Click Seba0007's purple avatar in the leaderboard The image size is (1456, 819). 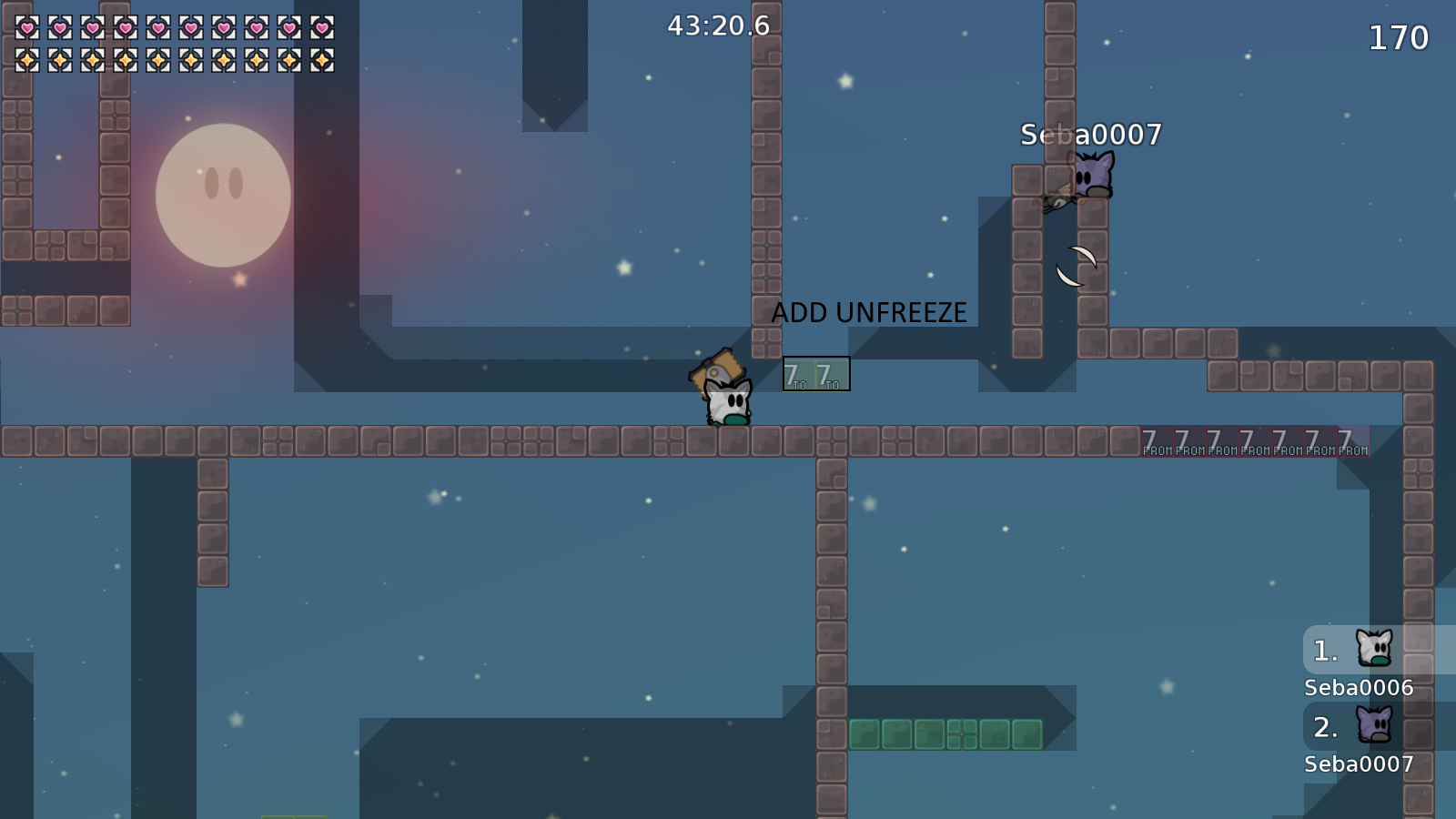(1374, 723)
